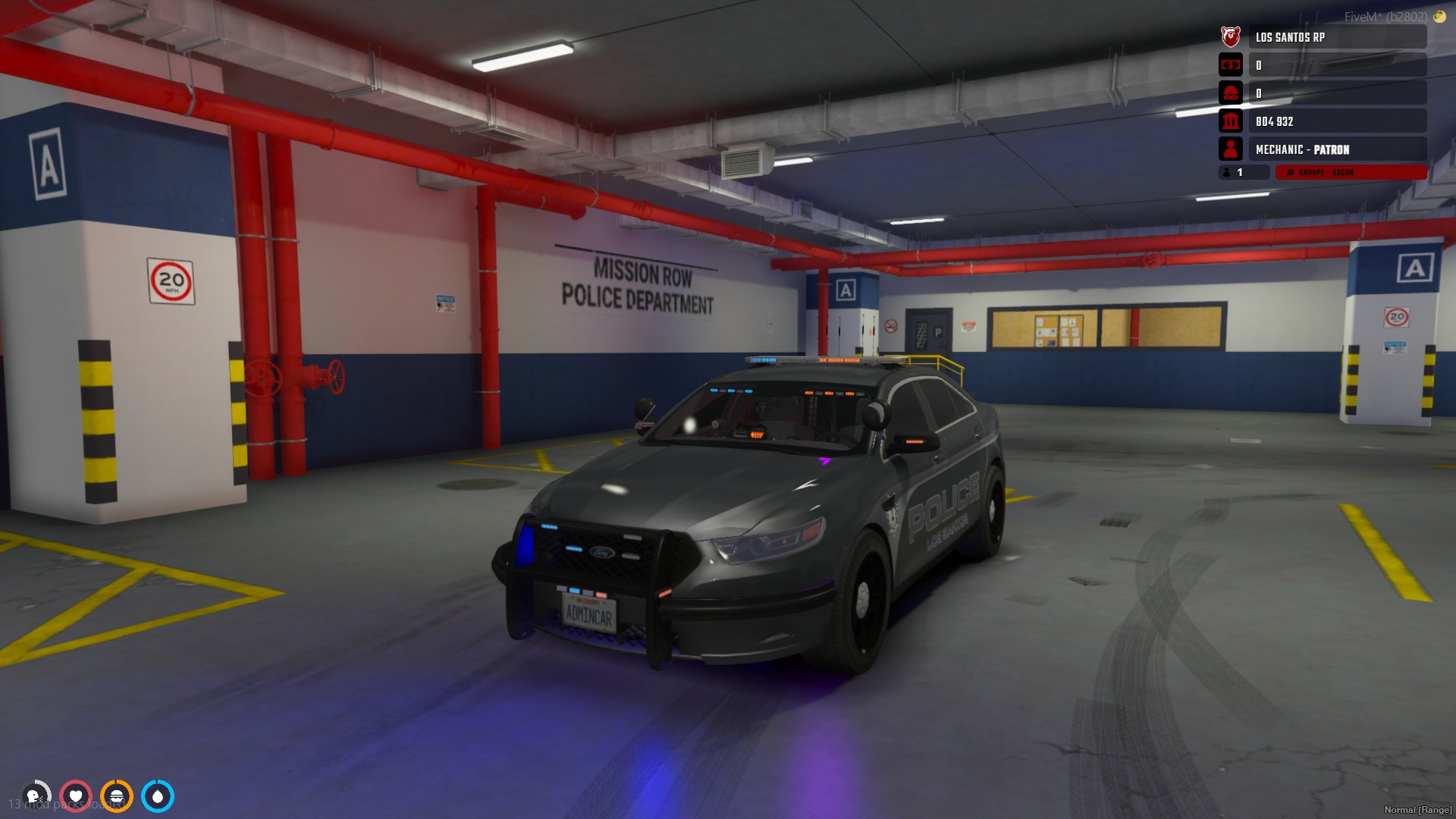Click the Los Santos RP bear logo

pyautogui.click(x=1230, y=36)
